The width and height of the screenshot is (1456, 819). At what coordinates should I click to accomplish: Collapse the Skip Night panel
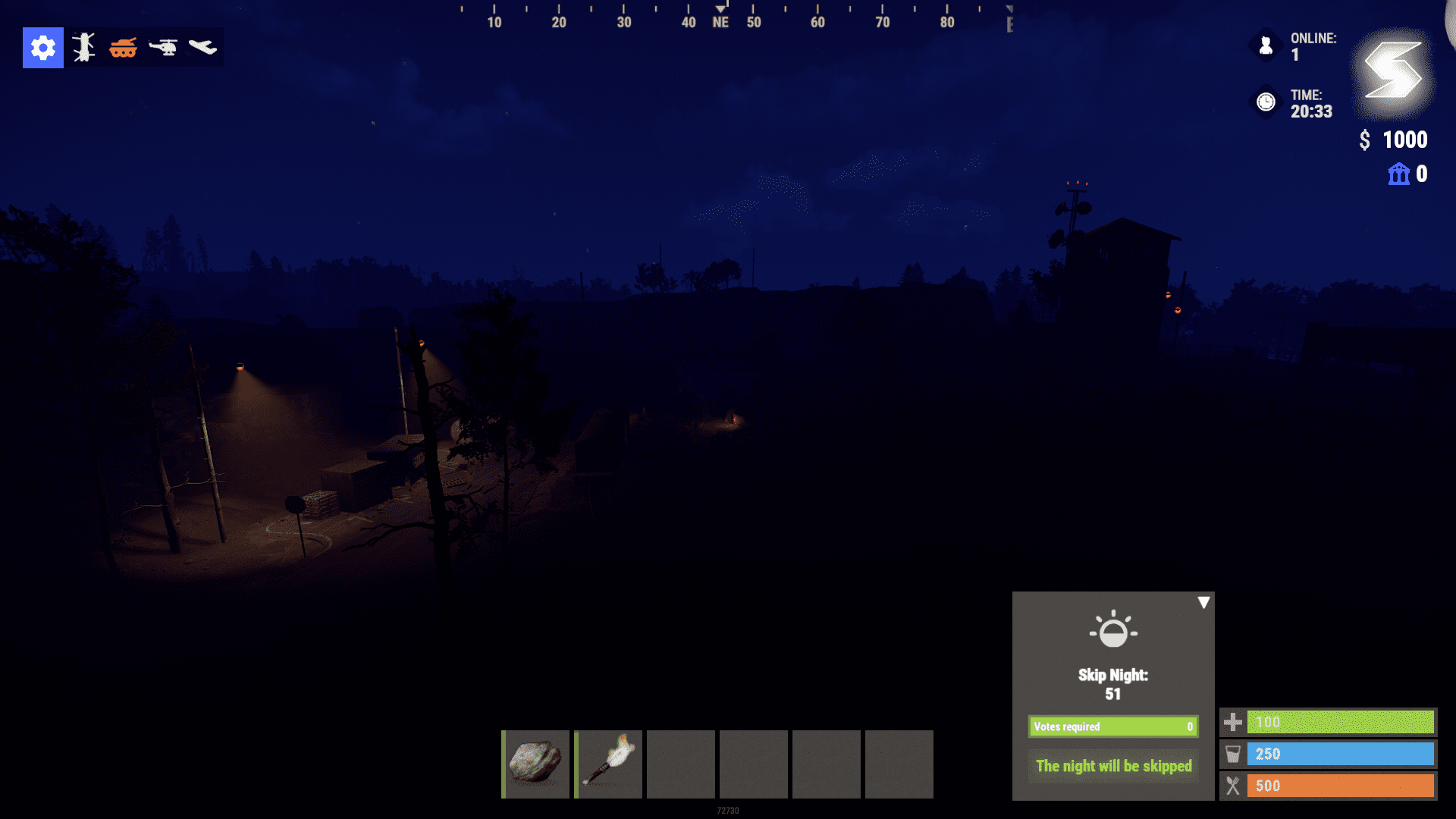pyautogui.click(x=1203, y=601)
